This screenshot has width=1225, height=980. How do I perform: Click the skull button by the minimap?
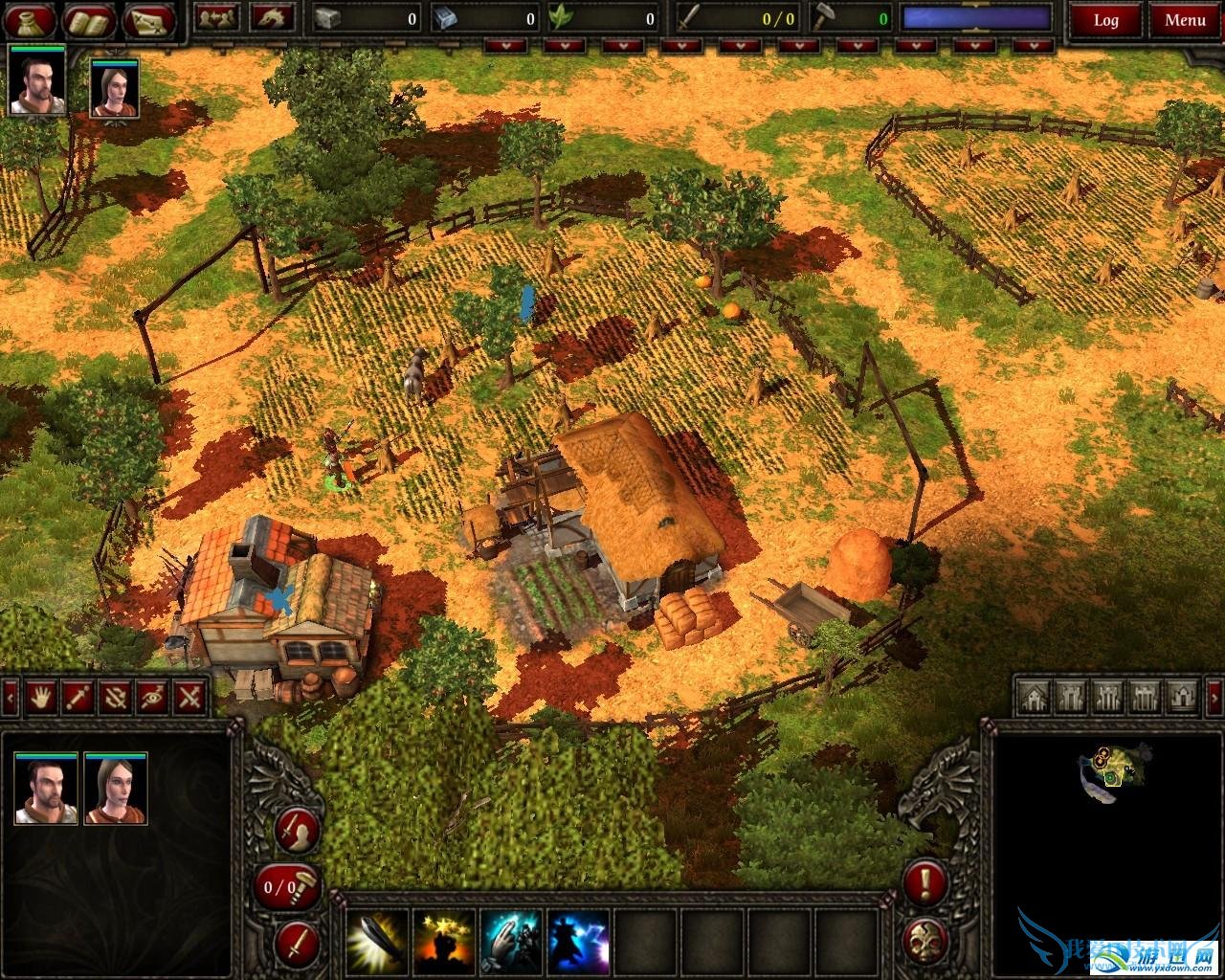[x=924, y=939]
